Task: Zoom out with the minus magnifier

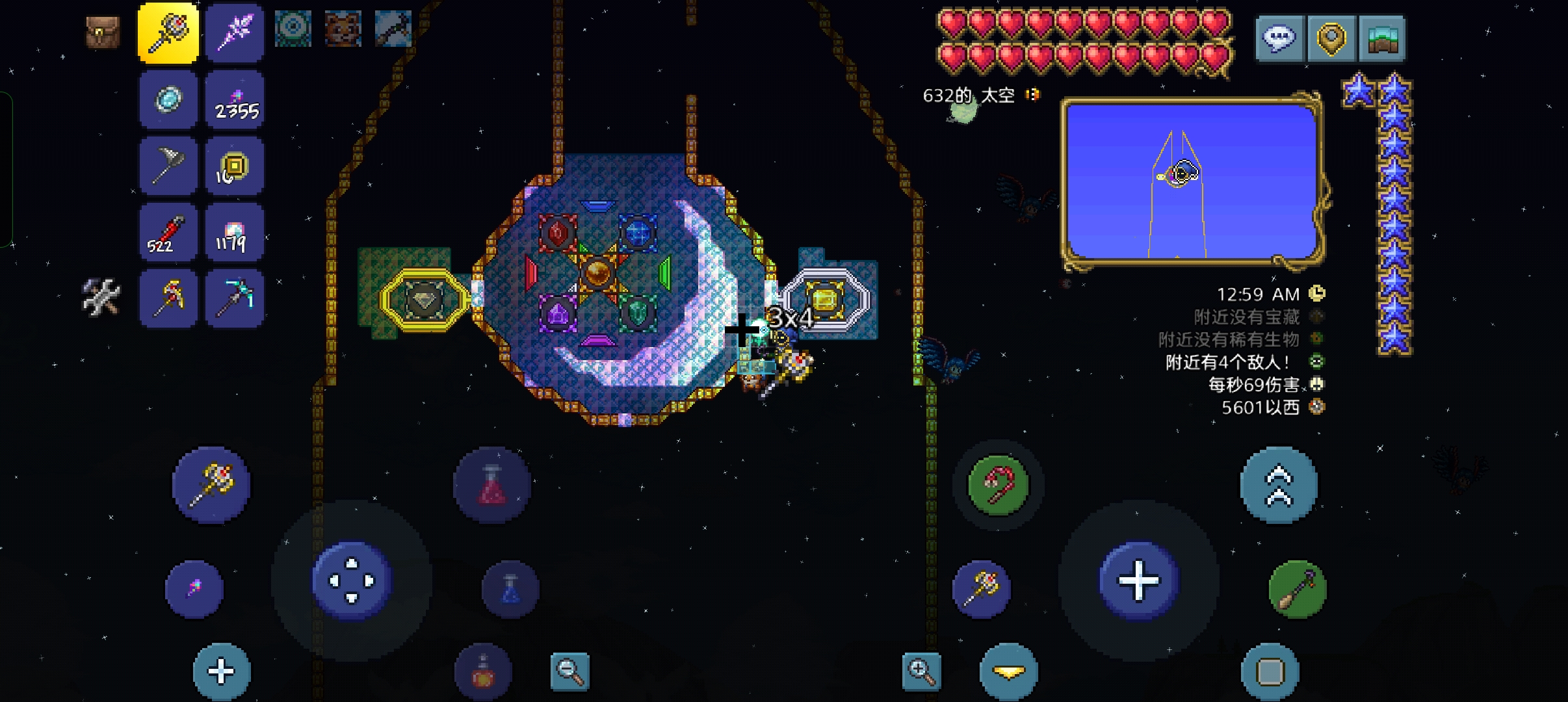Action: click(x=569, y=671)
